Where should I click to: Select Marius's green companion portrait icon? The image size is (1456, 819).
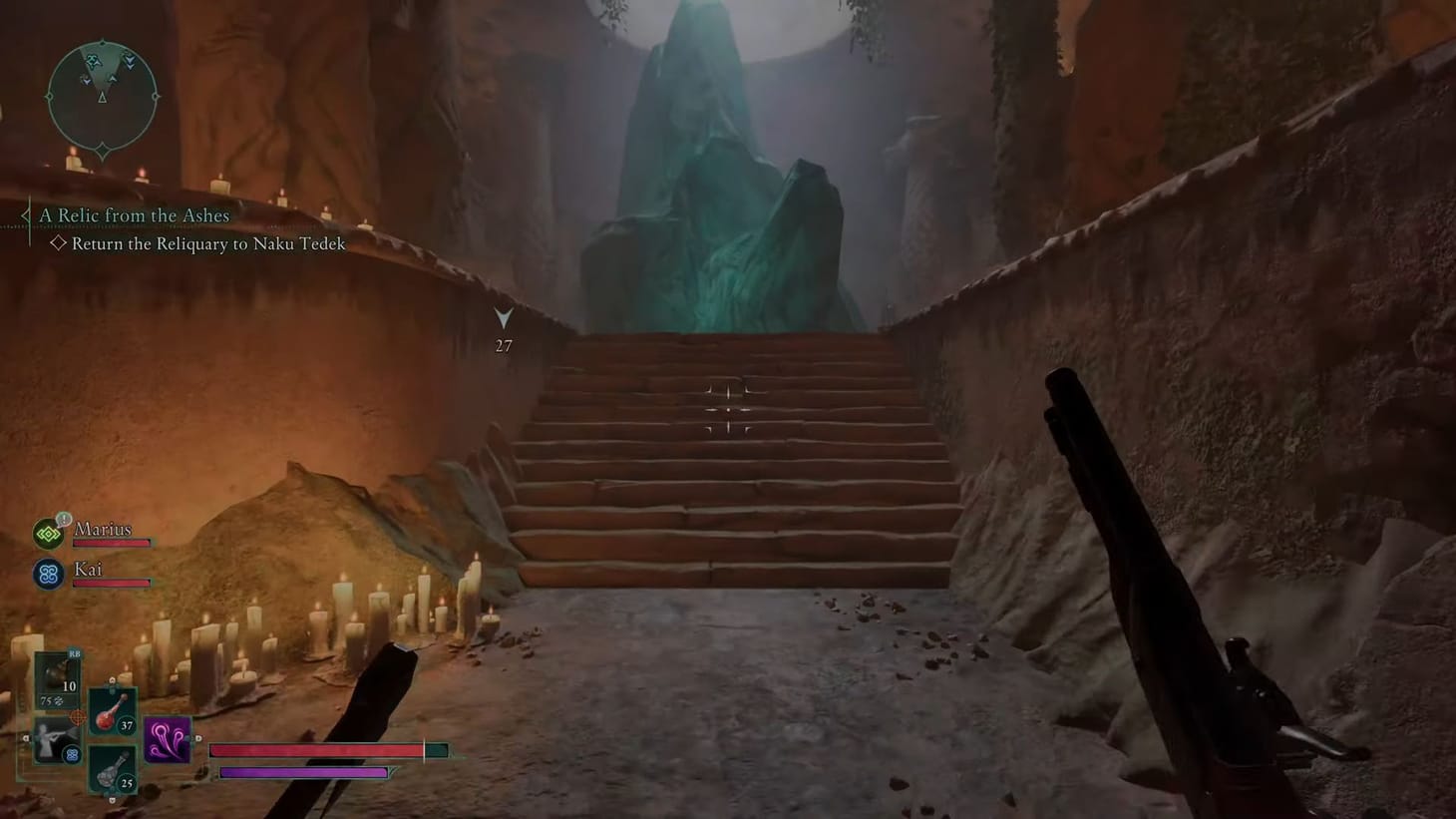pyautogui.click(x=47, y=534)
